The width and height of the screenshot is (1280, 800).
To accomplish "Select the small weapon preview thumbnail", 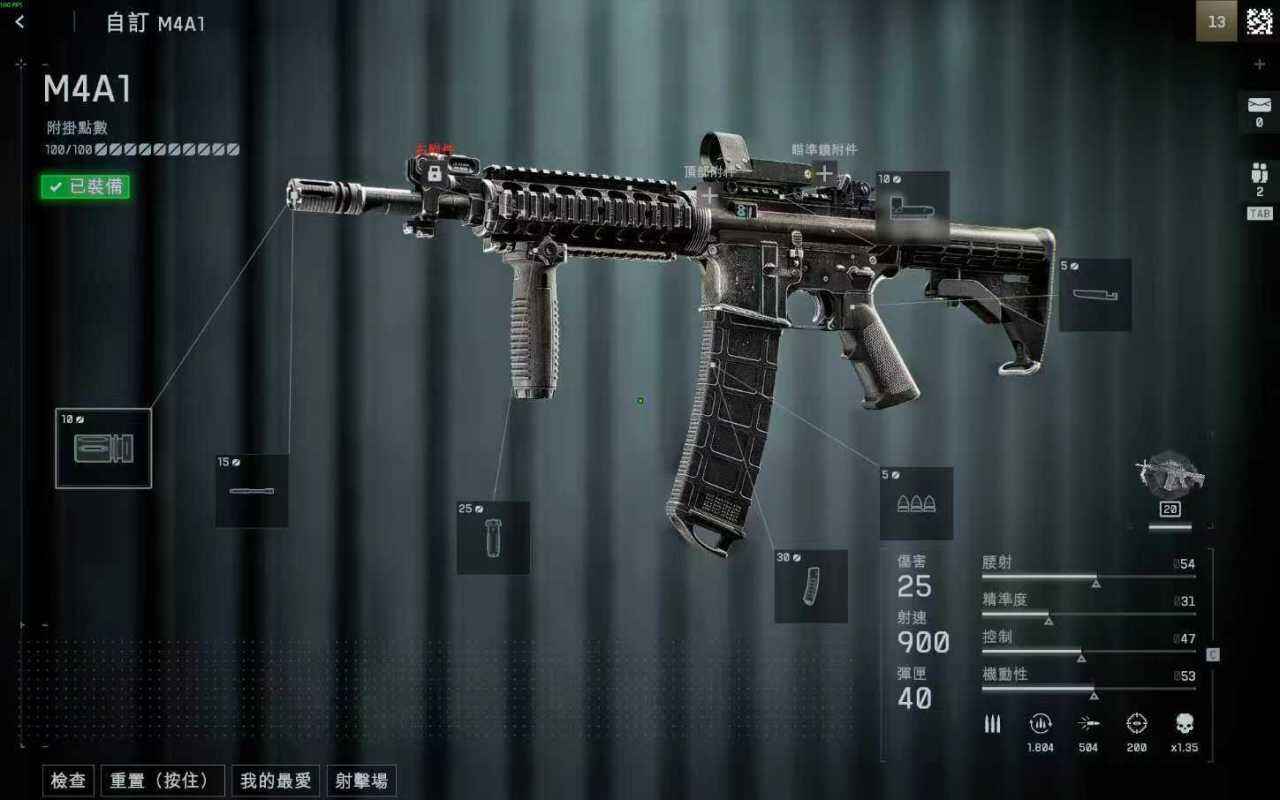I will tap(1169, 476).
